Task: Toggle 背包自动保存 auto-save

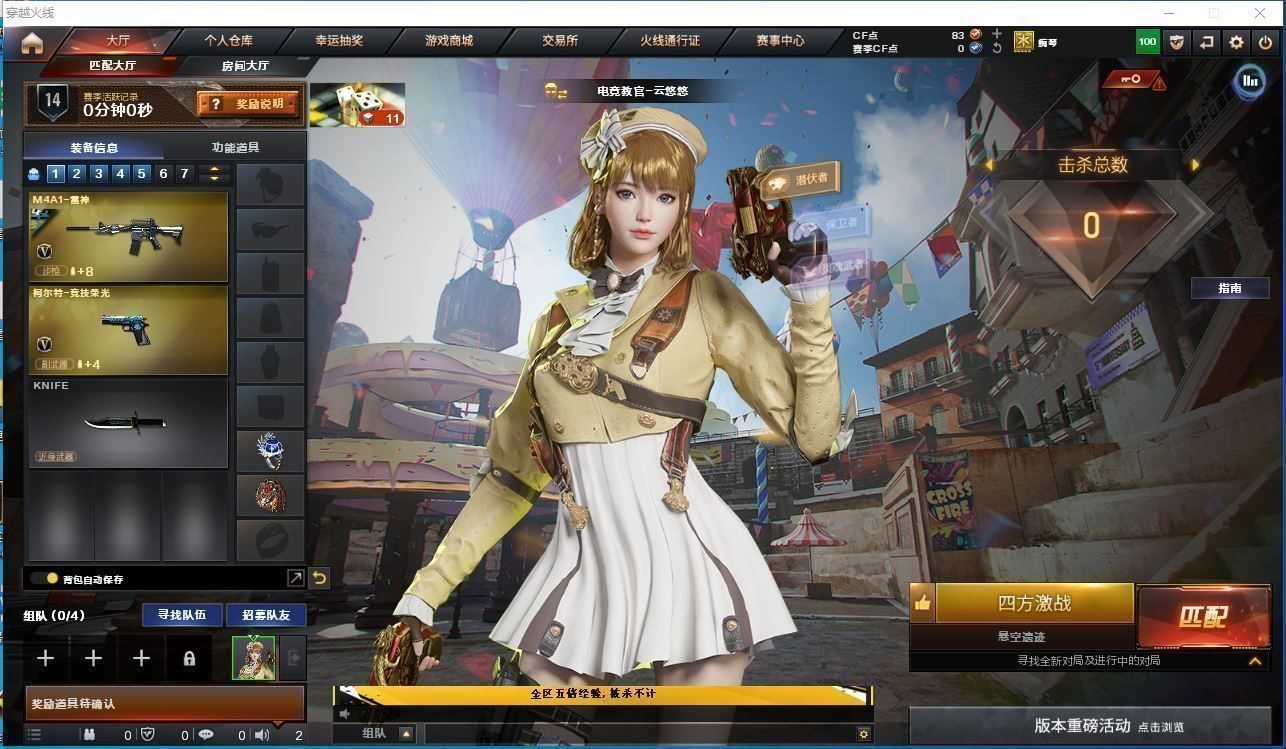Action: coord(45,579)
